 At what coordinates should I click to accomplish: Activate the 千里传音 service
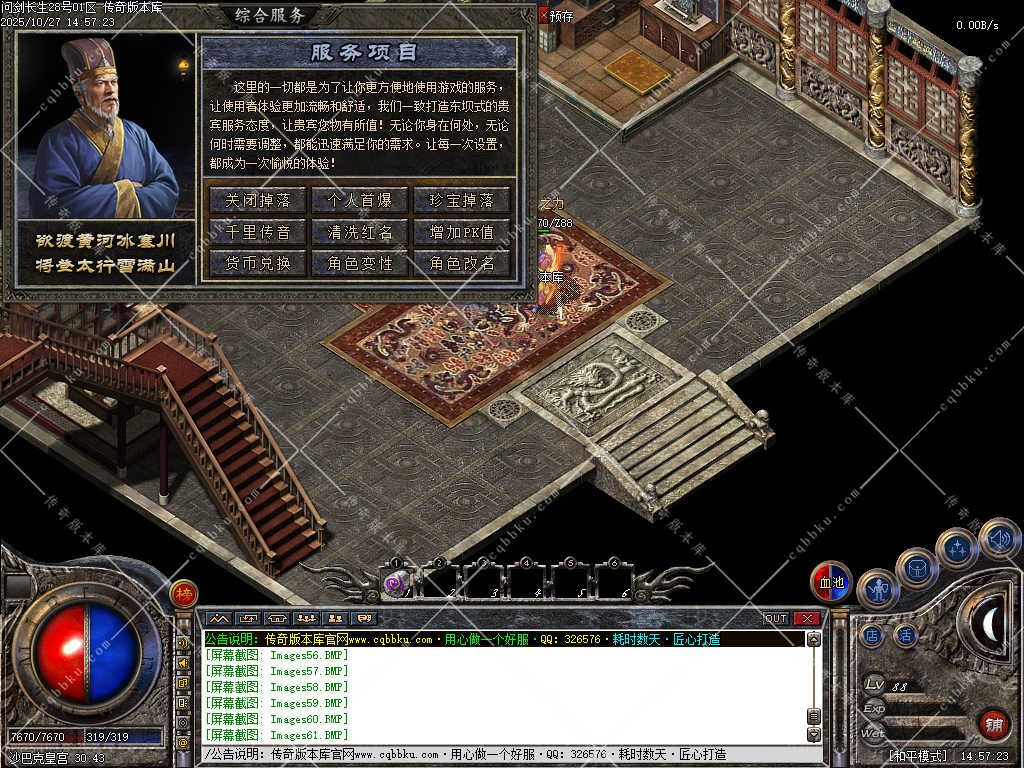(x=258, y=232)
